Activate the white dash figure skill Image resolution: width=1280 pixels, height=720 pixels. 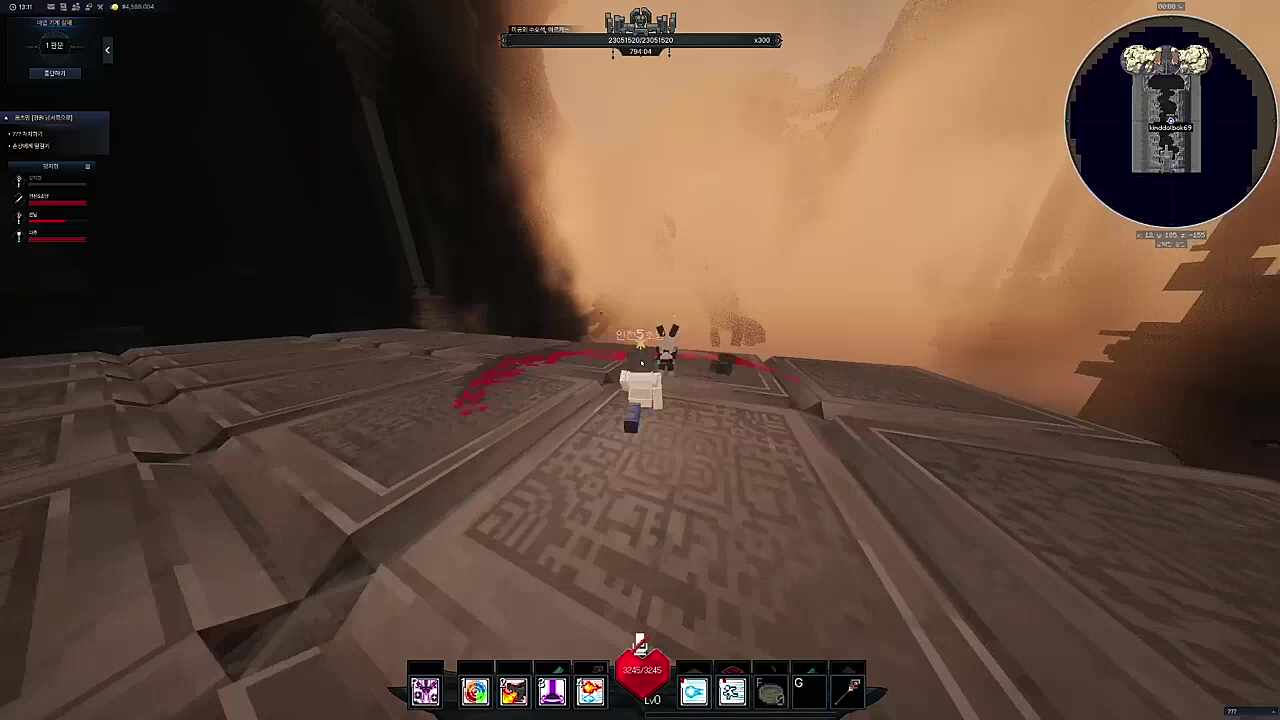pyautogui.click(x=732, y=692)
